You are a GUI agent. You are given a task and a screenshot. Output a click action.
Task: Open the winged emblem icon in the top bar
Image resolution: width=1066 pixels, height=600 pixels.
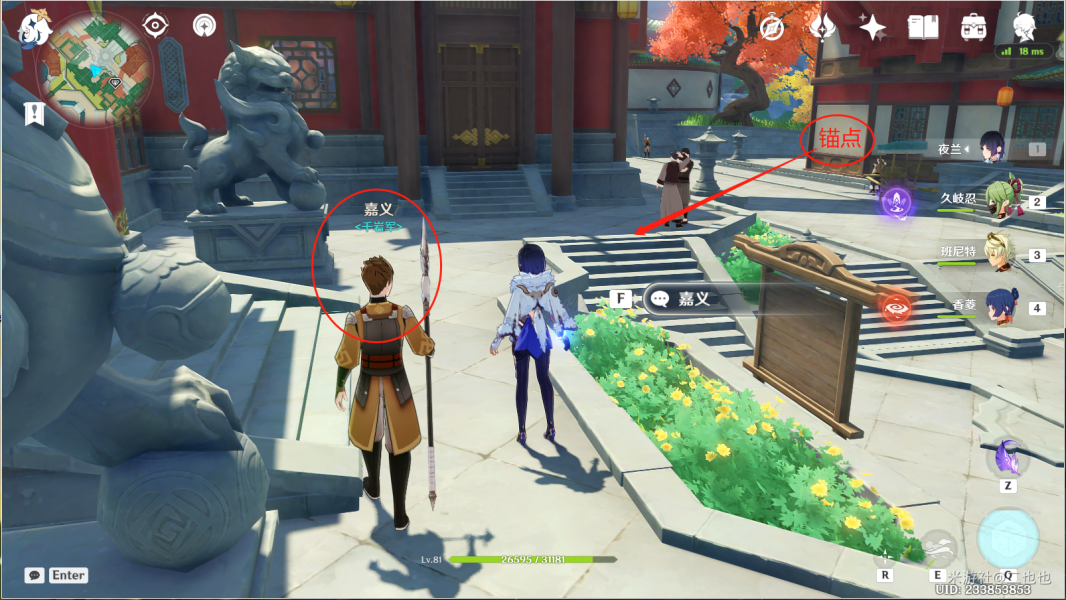(821, 28)
